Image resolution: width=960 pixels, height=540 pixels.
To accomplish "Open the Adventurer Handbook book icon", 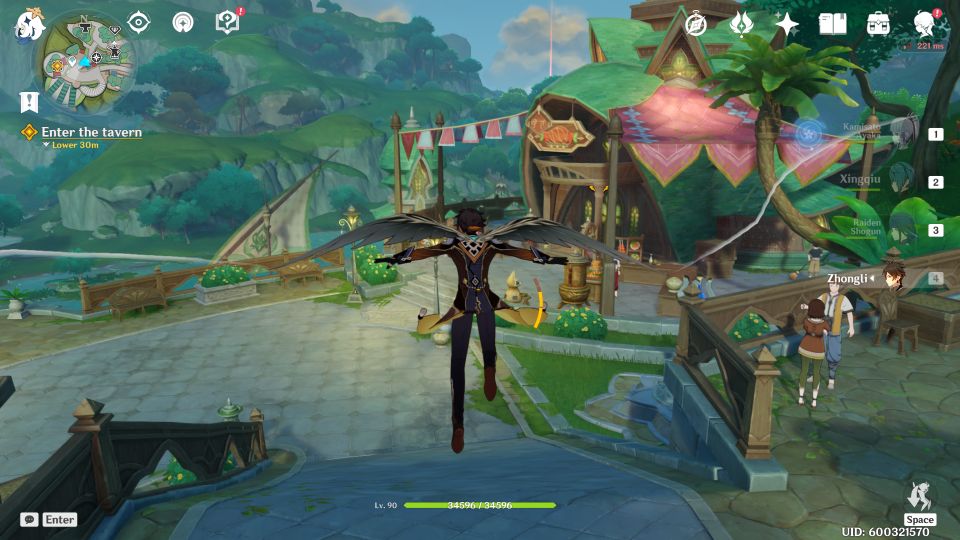I will point(832,24).
